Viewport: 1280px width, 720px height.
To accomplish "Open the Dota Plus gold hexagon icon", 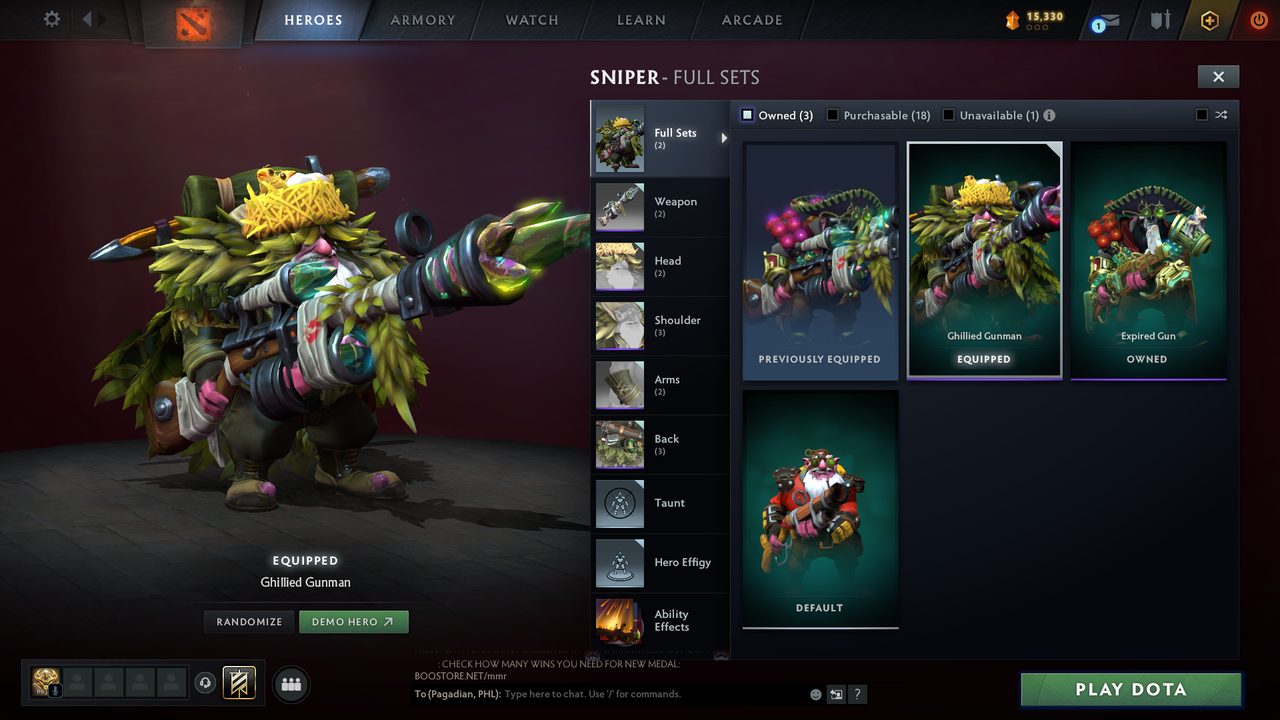I will pyautogui.click(x=1208, y=20).
